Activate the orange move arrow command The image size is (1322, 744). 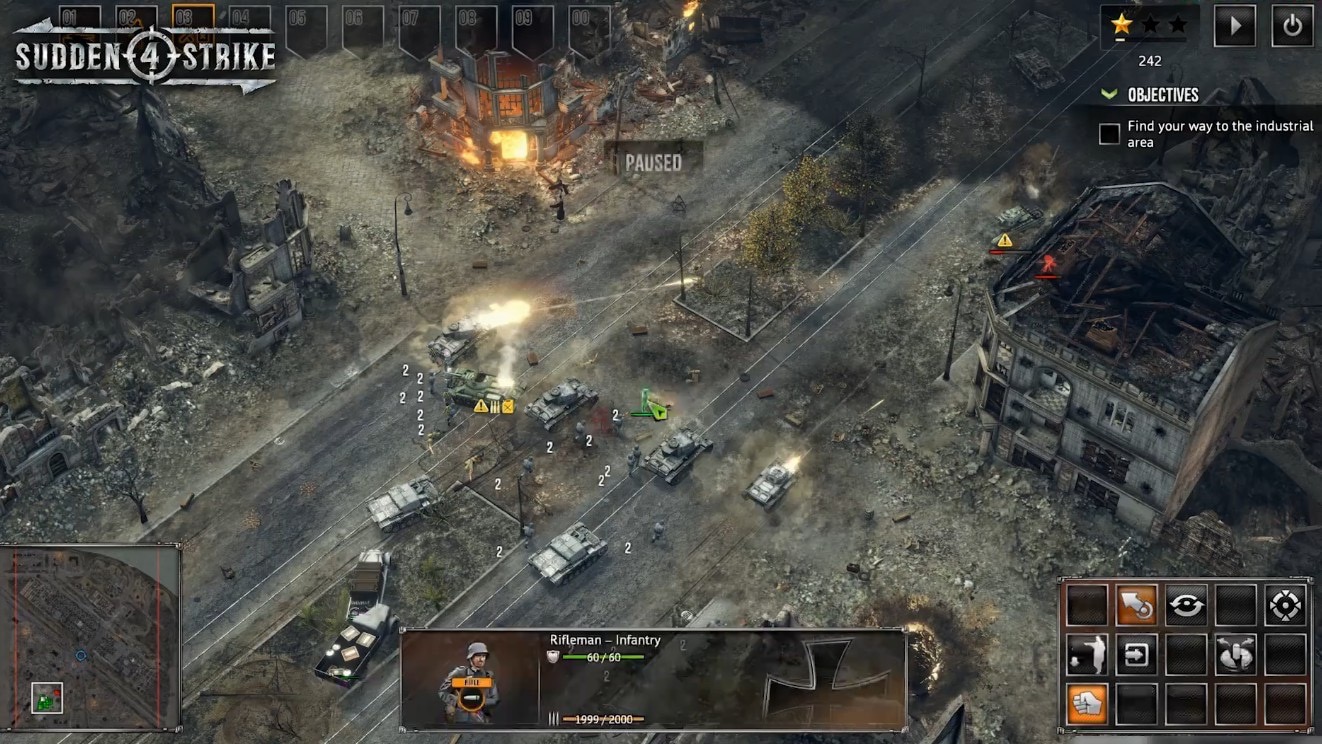coord(1136,605)
